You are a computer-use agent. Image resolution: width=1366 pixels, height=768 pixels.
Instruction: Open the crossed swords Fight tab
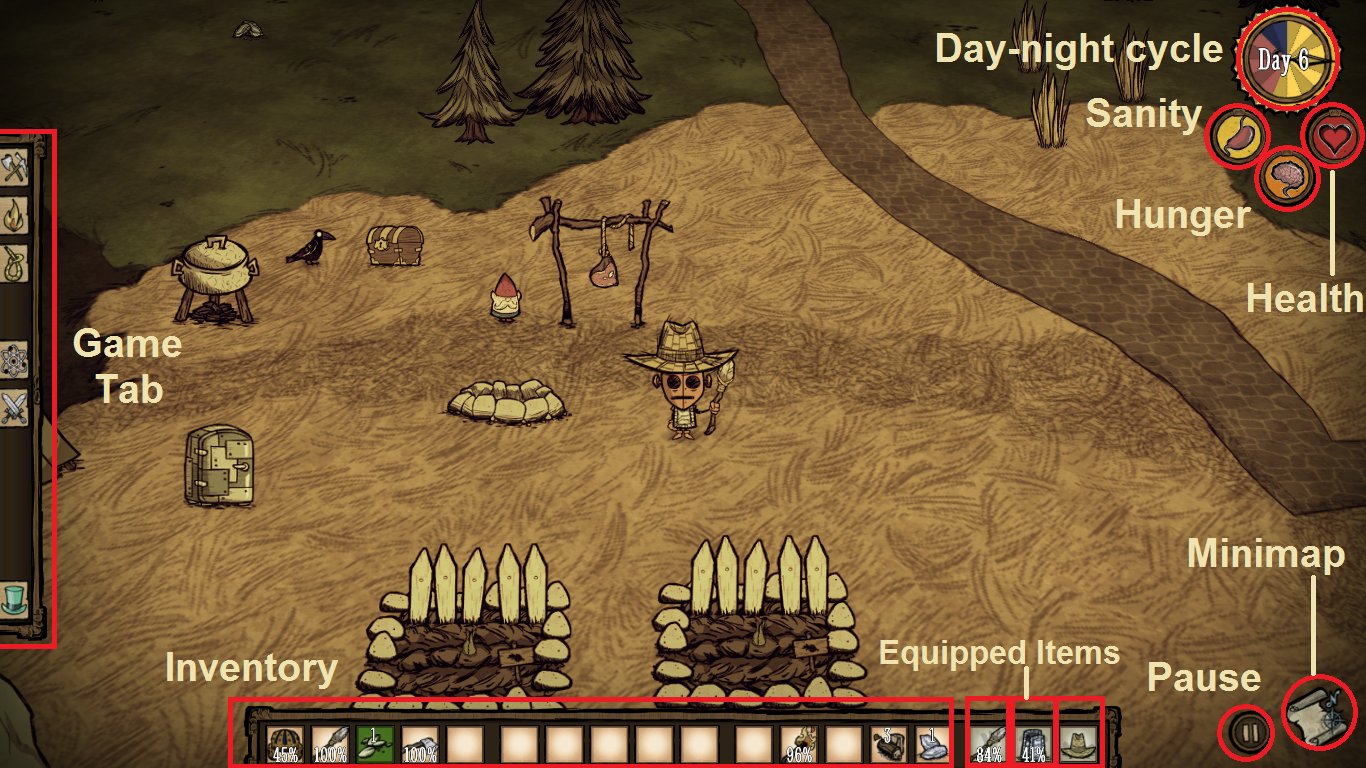(13, 407)
